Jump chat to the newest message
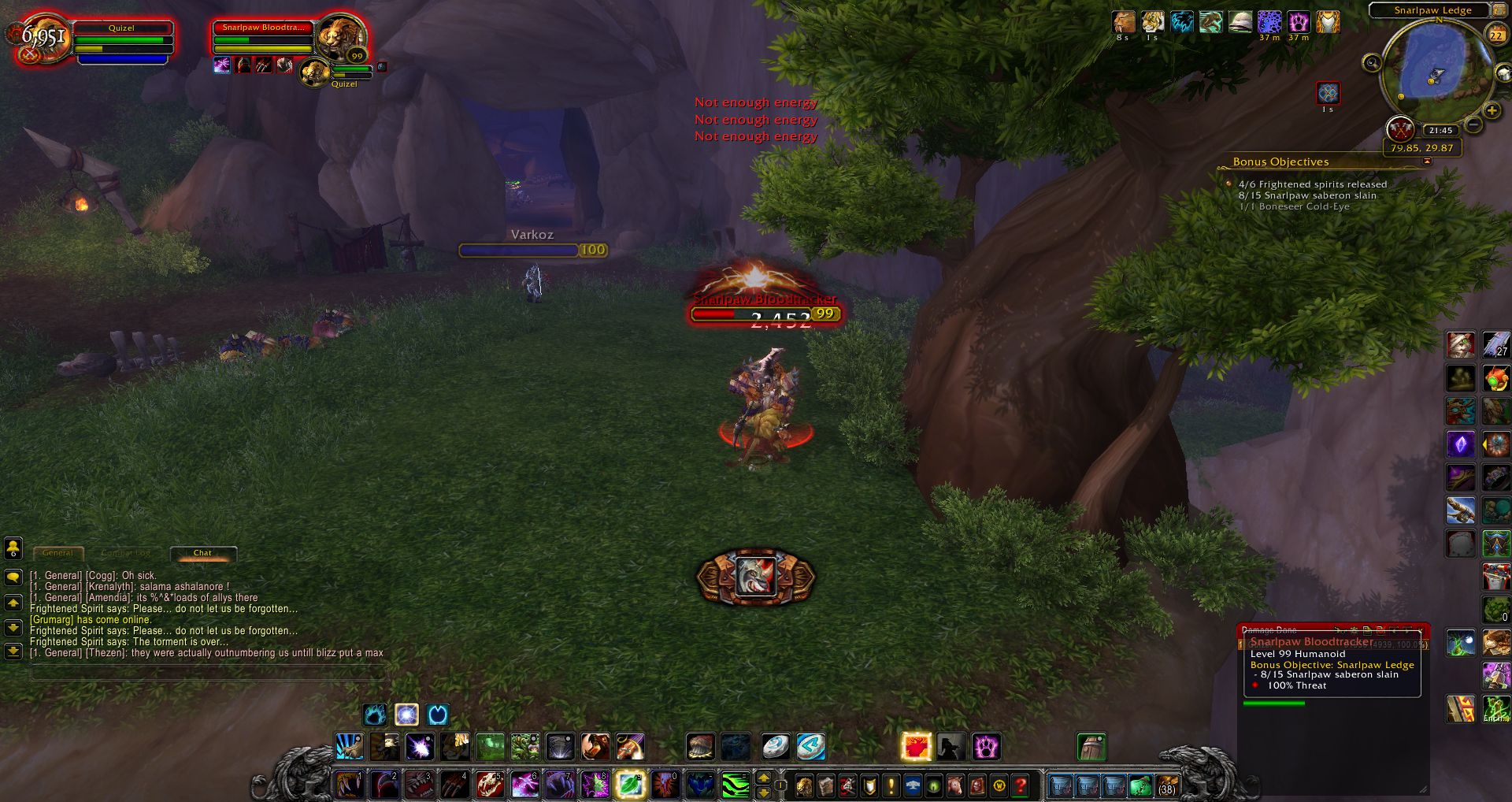Screen dimensions: 1512x802 click(13, 652)
